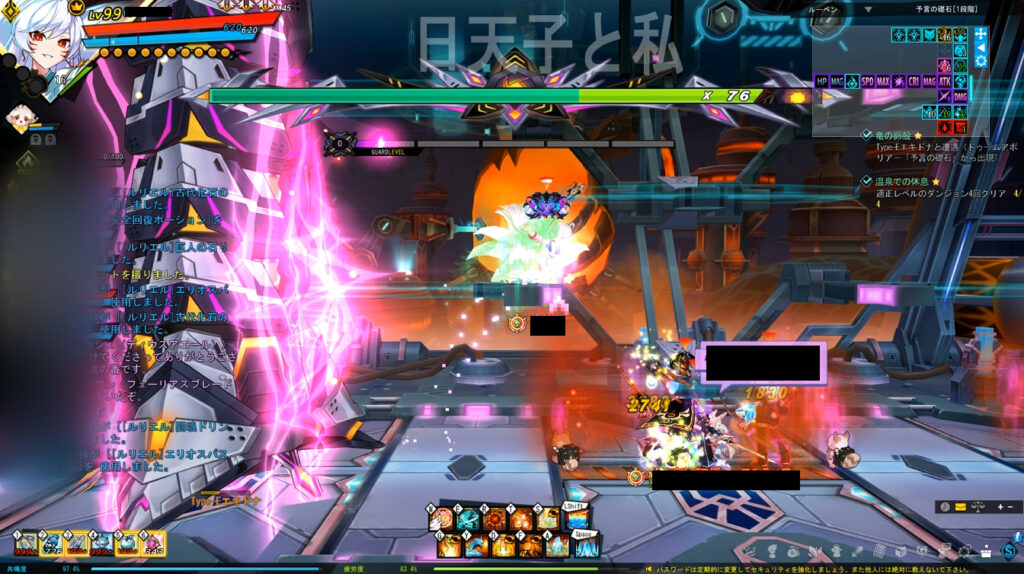
Task: Click the balance scales icon
Action: click(x=978, y=507)
